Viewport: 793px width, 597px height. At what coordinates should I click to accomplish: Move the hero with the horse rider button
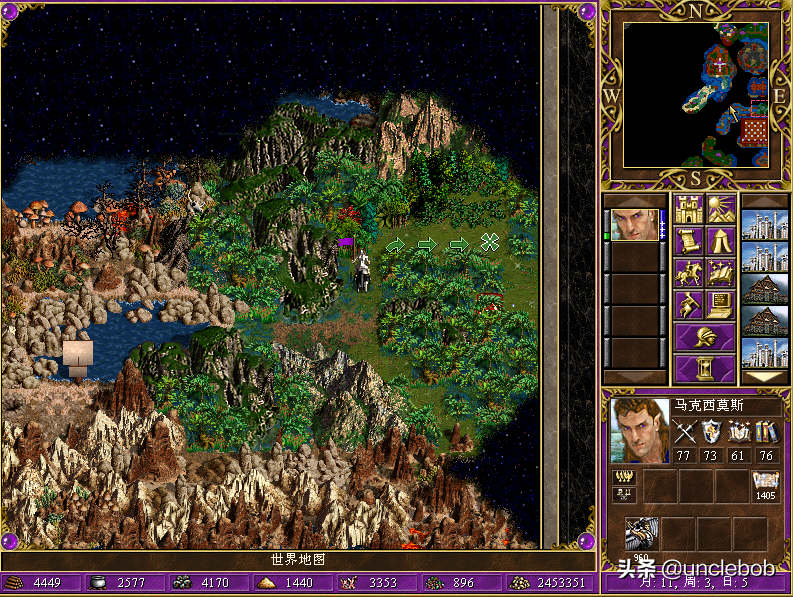tap(688, 272)
